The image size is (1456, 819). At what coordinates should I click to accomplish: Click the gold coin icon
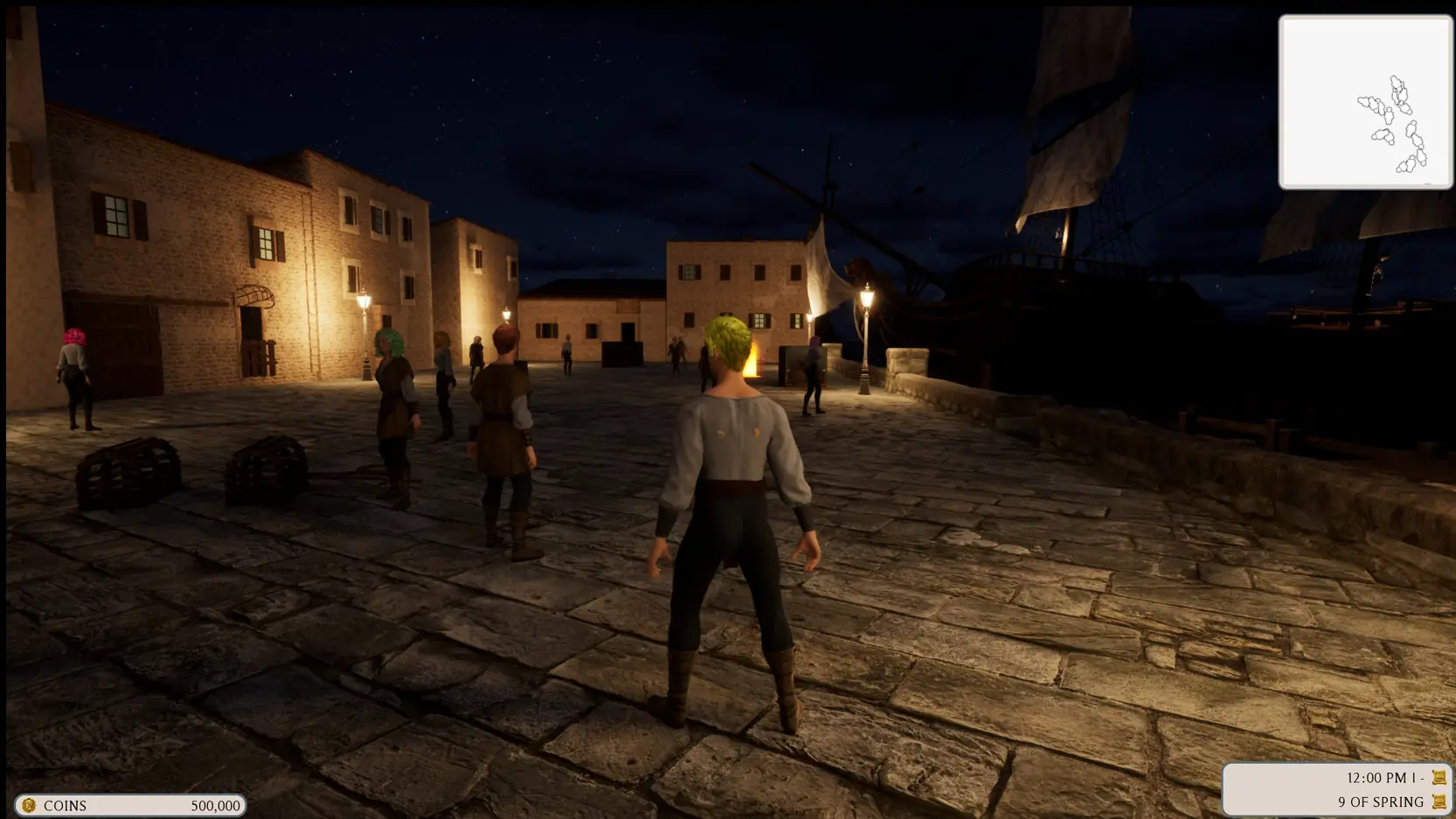[x=29, y=805]
